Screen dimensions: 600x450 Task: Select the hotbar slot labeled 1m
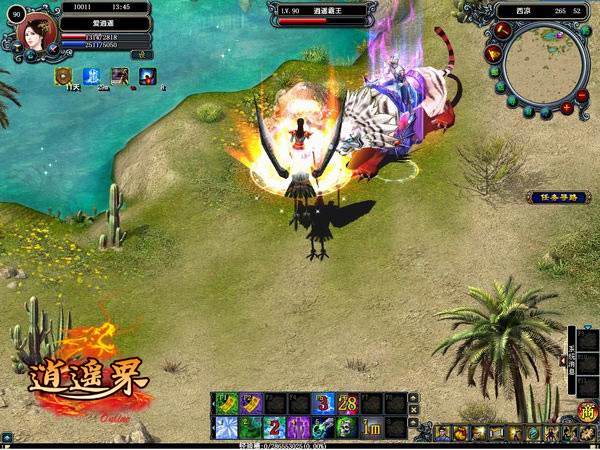370,427
